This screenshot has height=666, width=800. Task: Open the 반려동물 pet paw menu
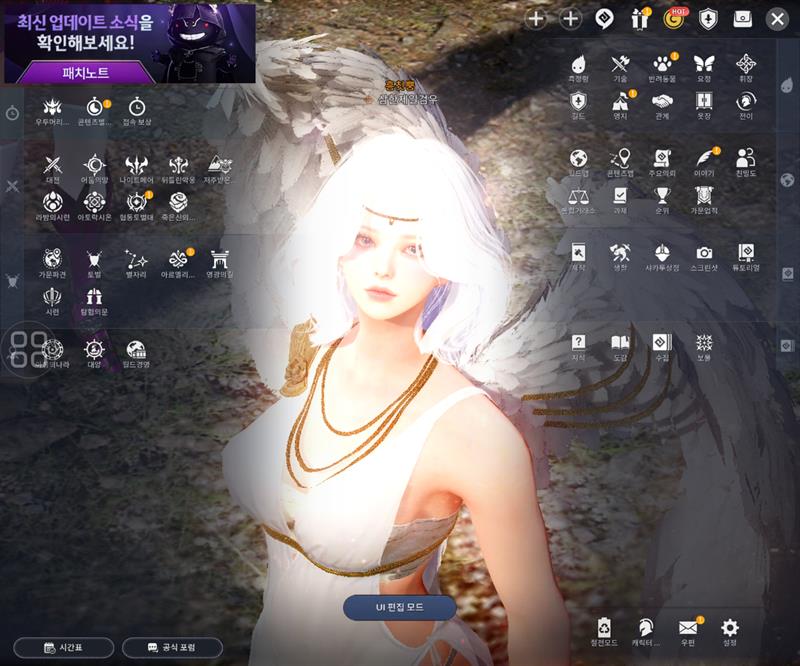point(661,67)
